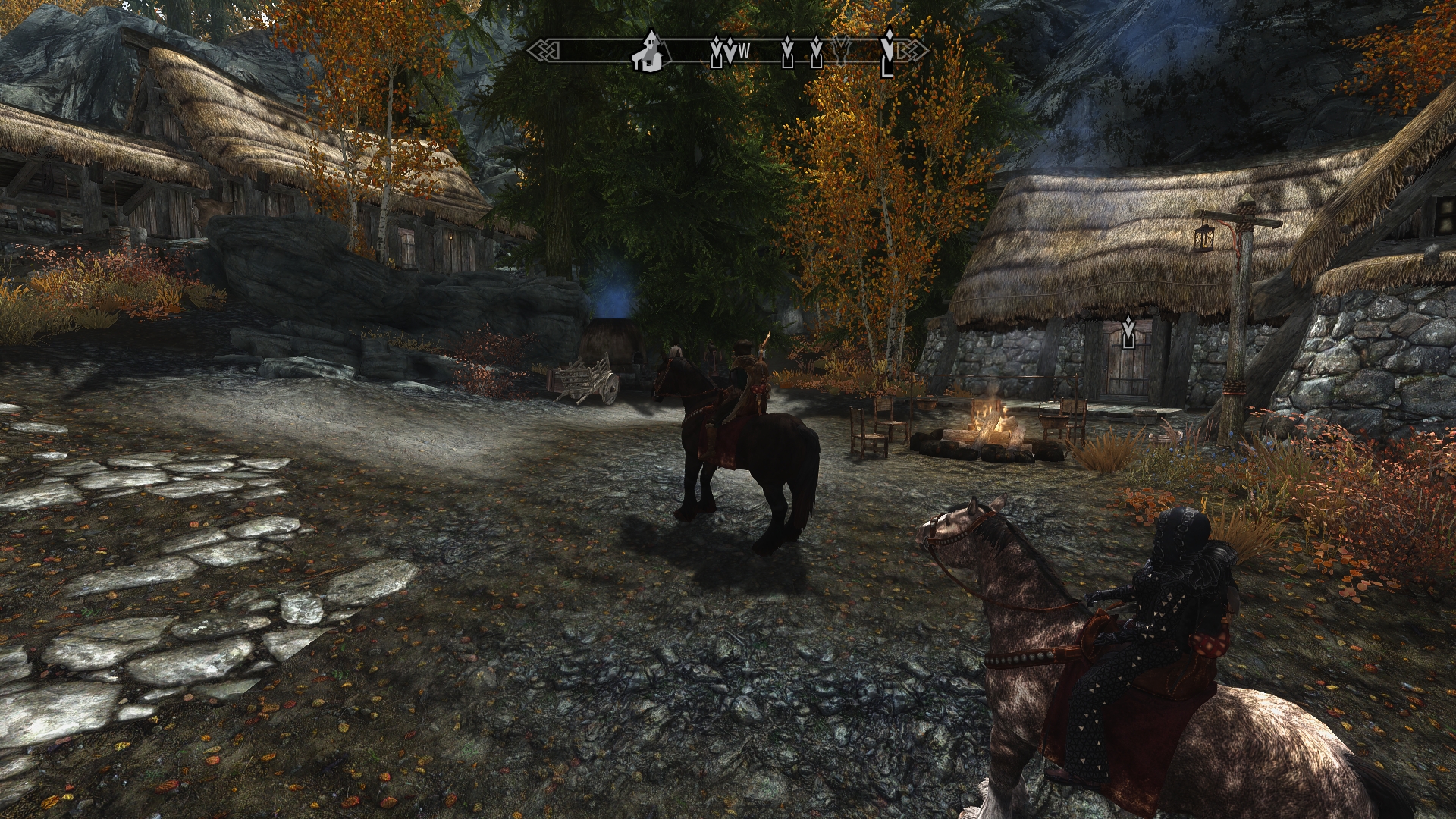Screen dimensions: 1456x819
Task: Select the faded dragon head compass marker
Action: pyautogui.click(x=841, y=50)
